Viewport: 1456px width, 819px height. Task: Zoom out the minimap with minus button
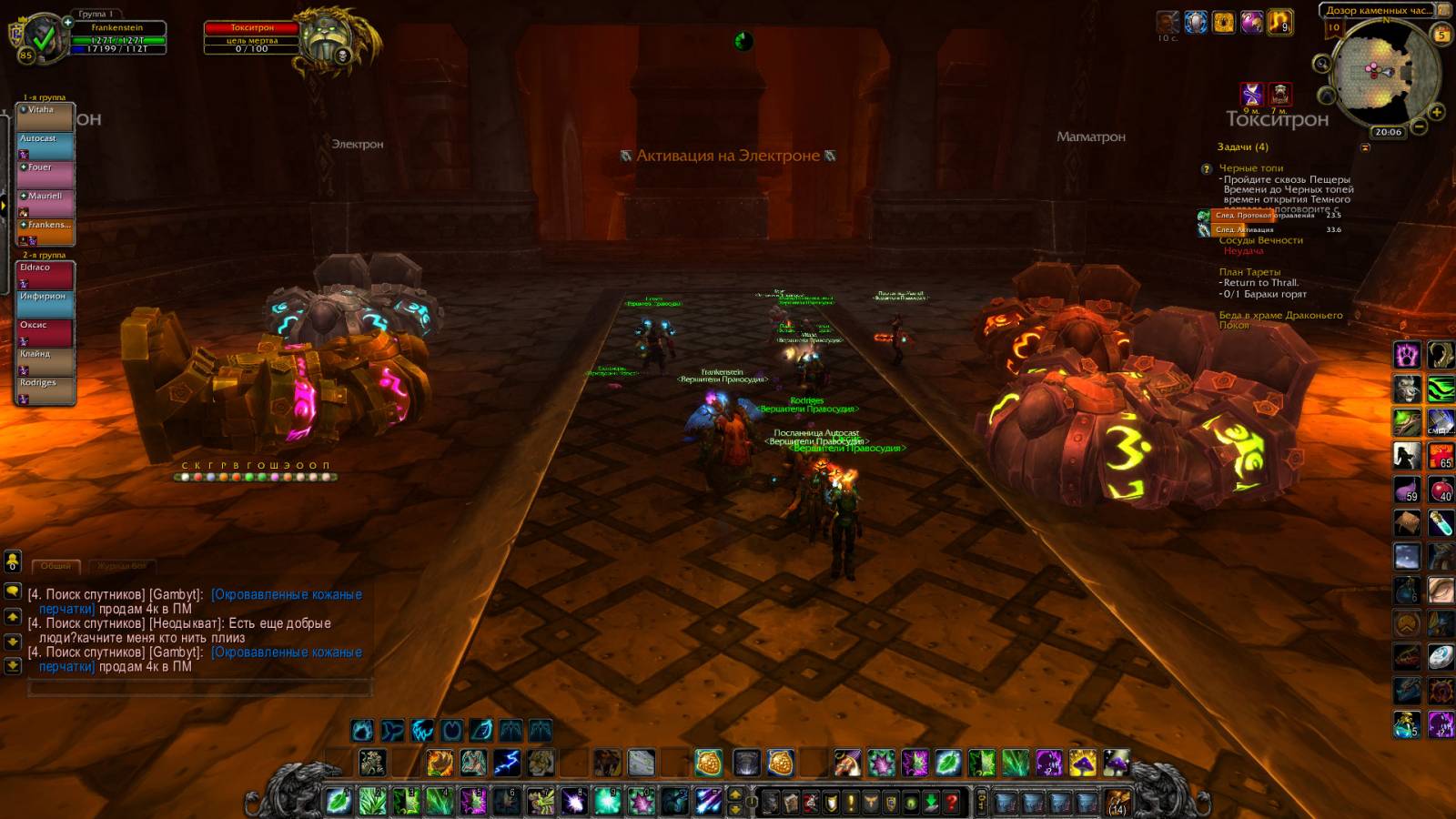(x=1418, y=126)
